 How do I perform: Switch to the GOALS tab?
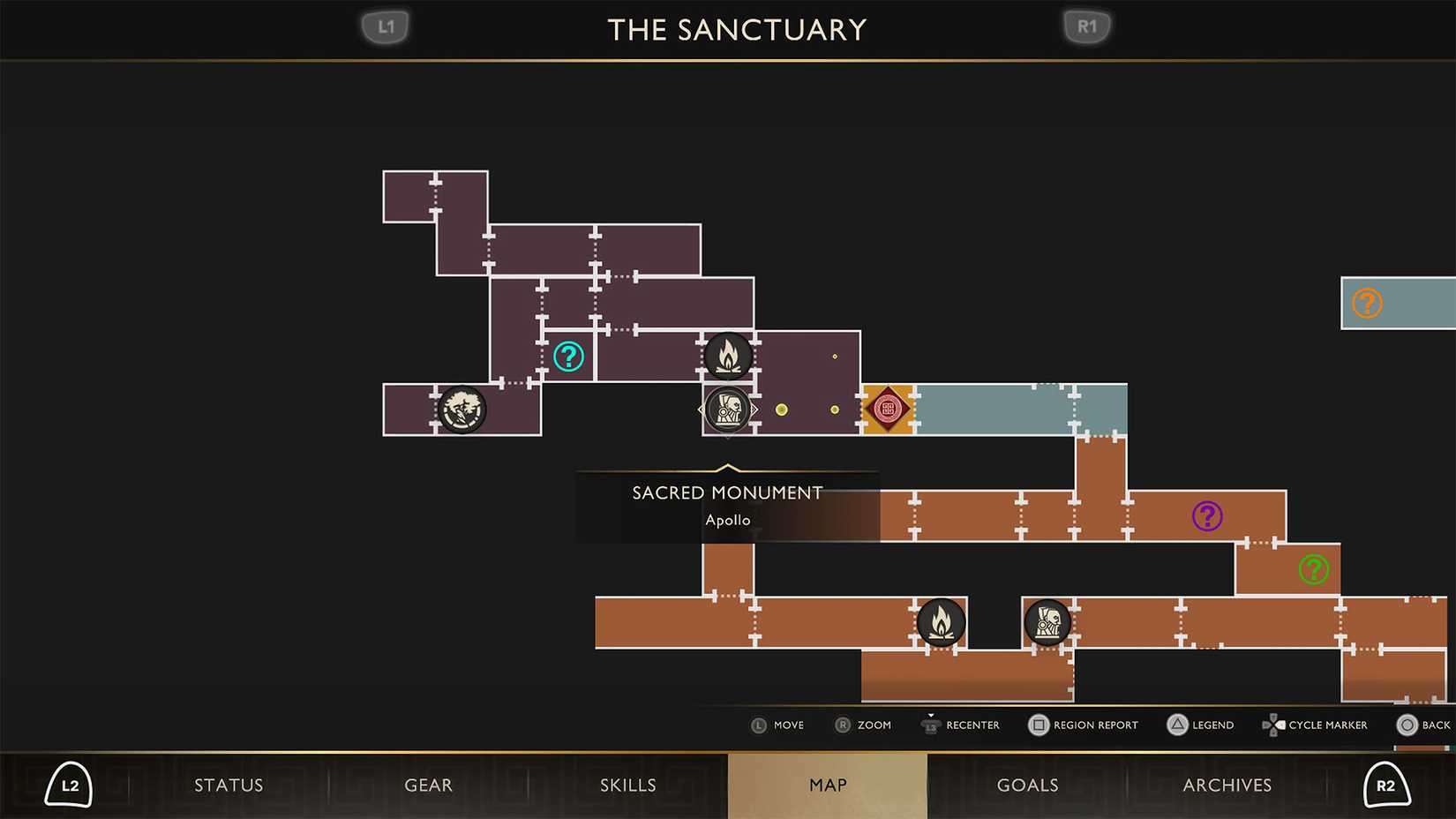click(1027, 785)
